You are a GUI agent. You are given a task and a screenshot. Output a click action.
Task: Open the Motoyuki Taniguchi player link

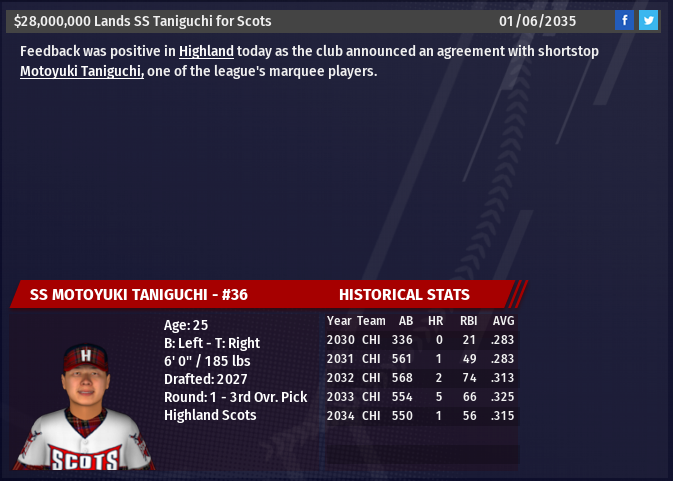(82, 71)
